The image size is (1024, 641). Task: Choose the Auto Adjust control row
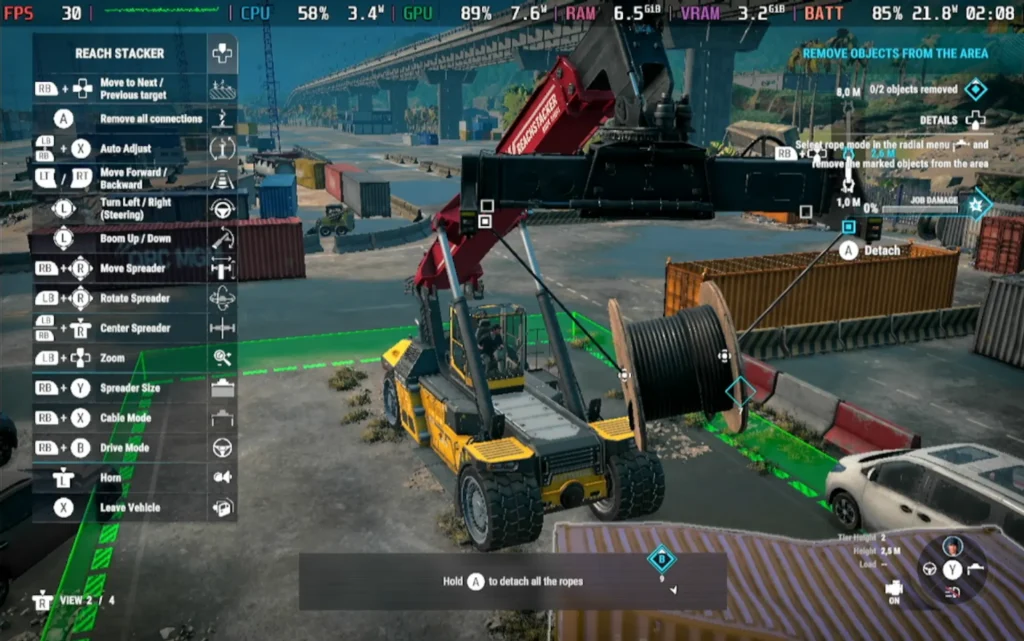(125, 148)
